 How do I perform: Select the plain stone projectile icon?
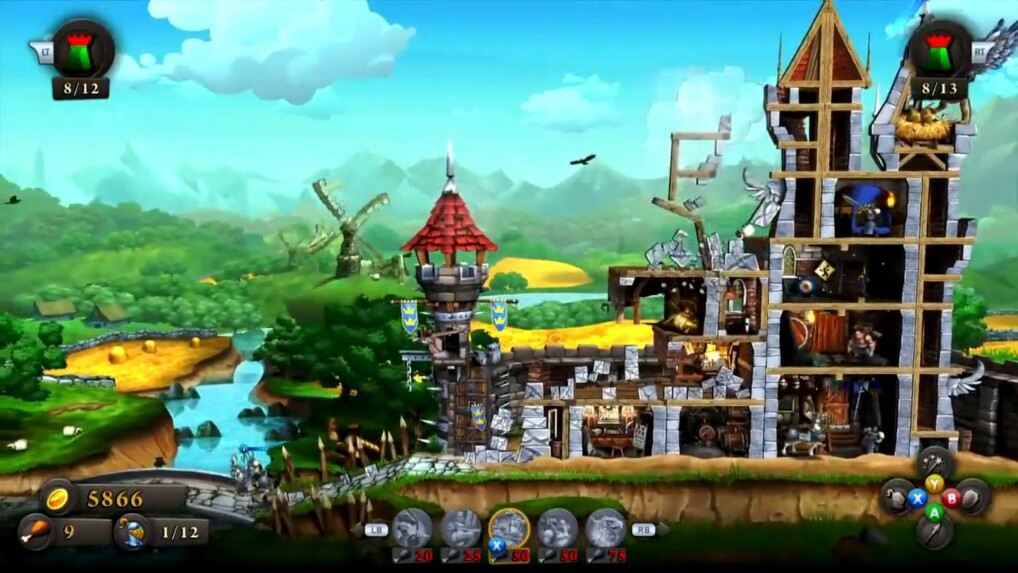tap(972, 496)
